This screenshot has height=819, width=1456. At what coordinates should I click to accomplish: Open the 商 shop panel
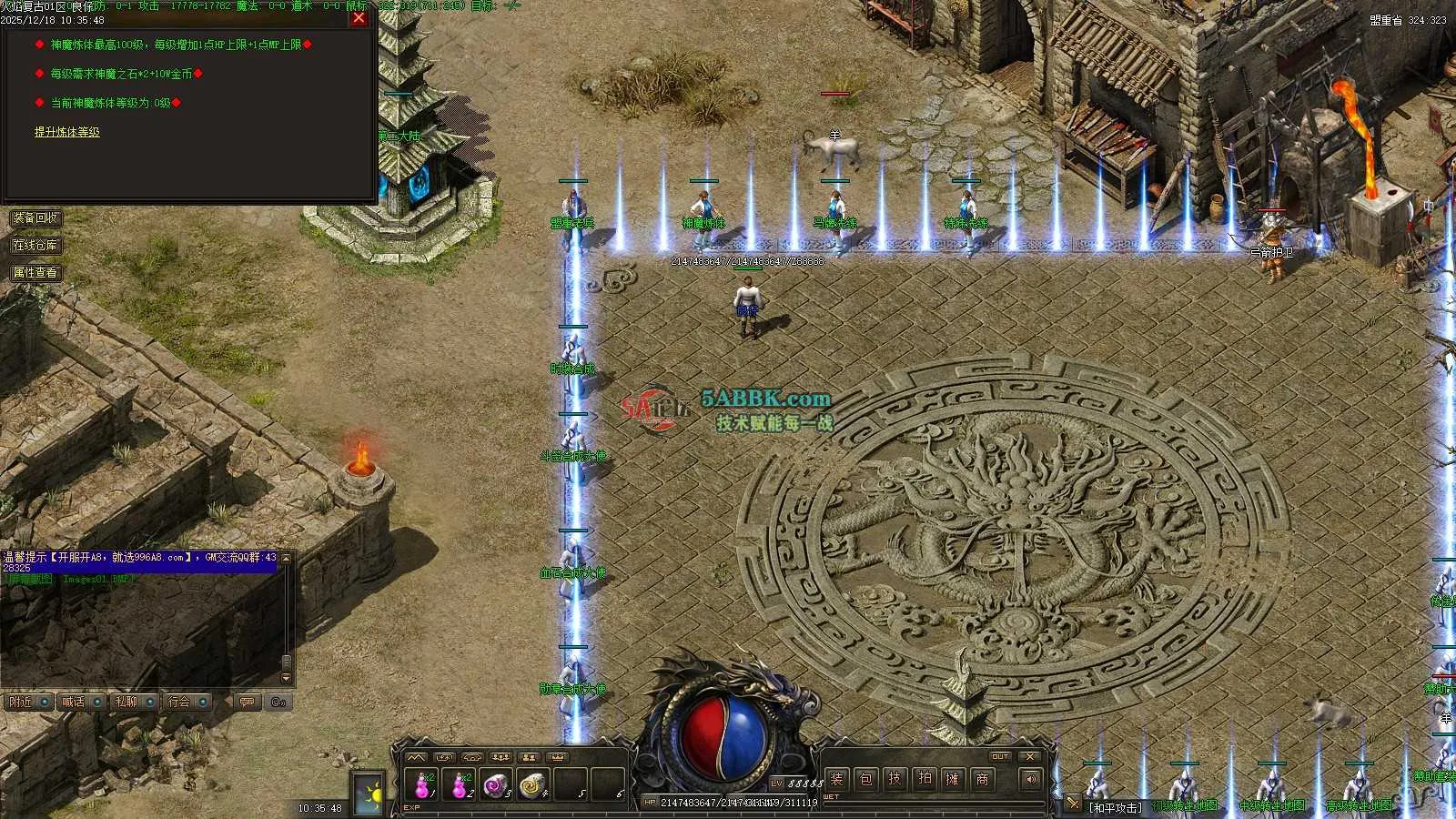982,779
